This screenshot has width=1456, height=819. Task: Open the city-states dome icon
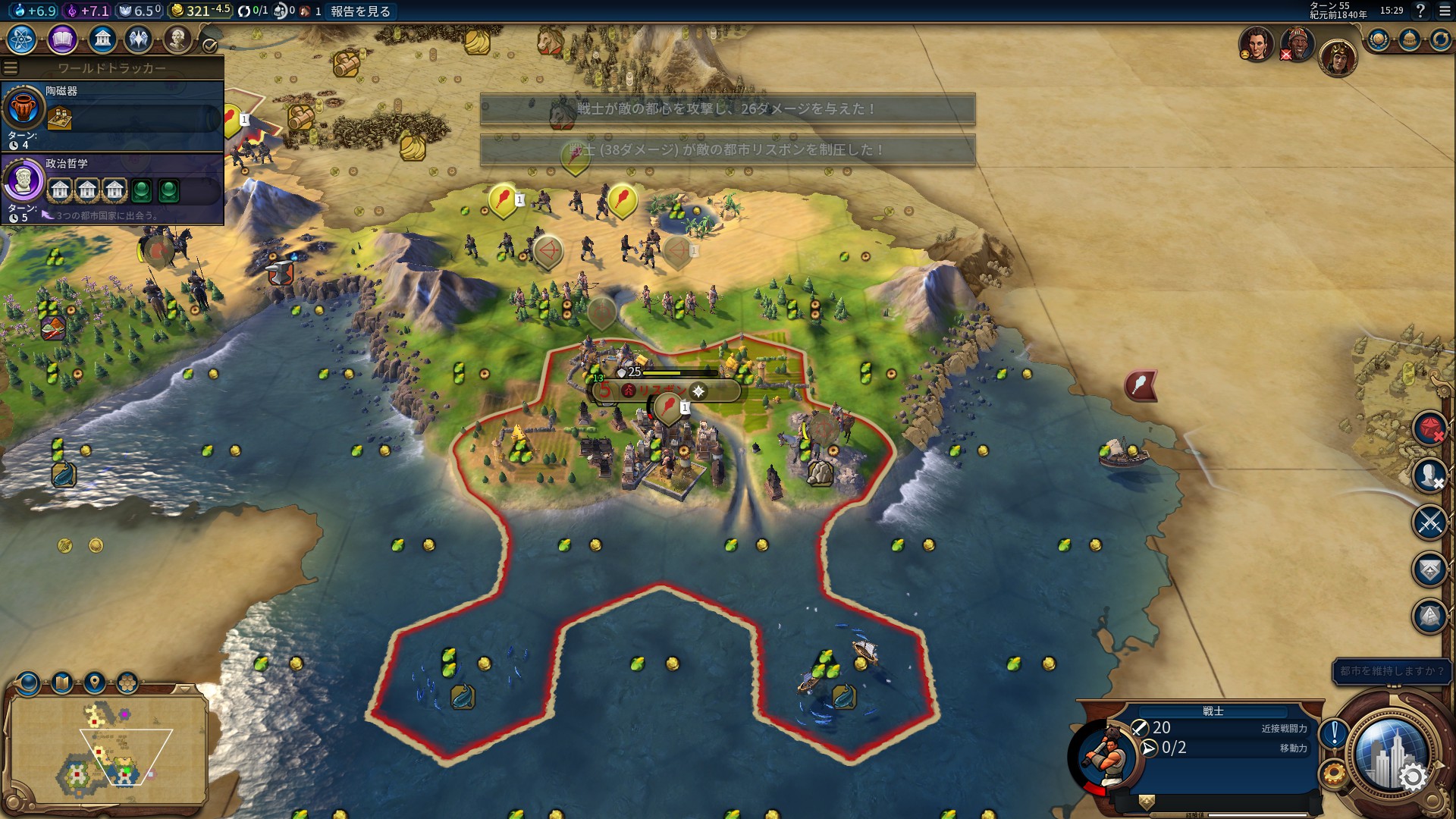tap(1409, 39)
